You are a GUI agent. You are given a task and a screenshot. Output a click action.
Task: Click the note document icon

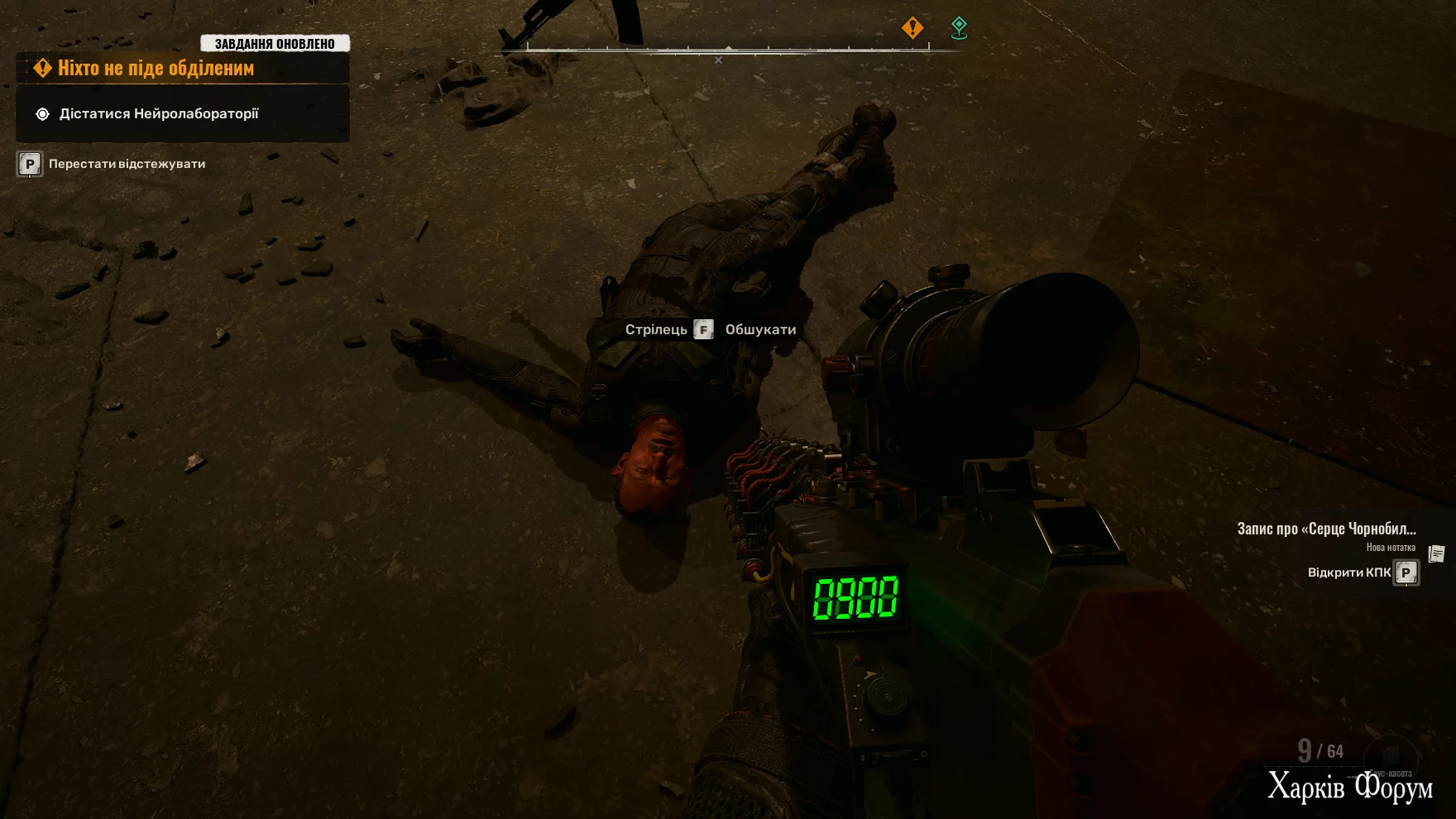click(1437, 553)
